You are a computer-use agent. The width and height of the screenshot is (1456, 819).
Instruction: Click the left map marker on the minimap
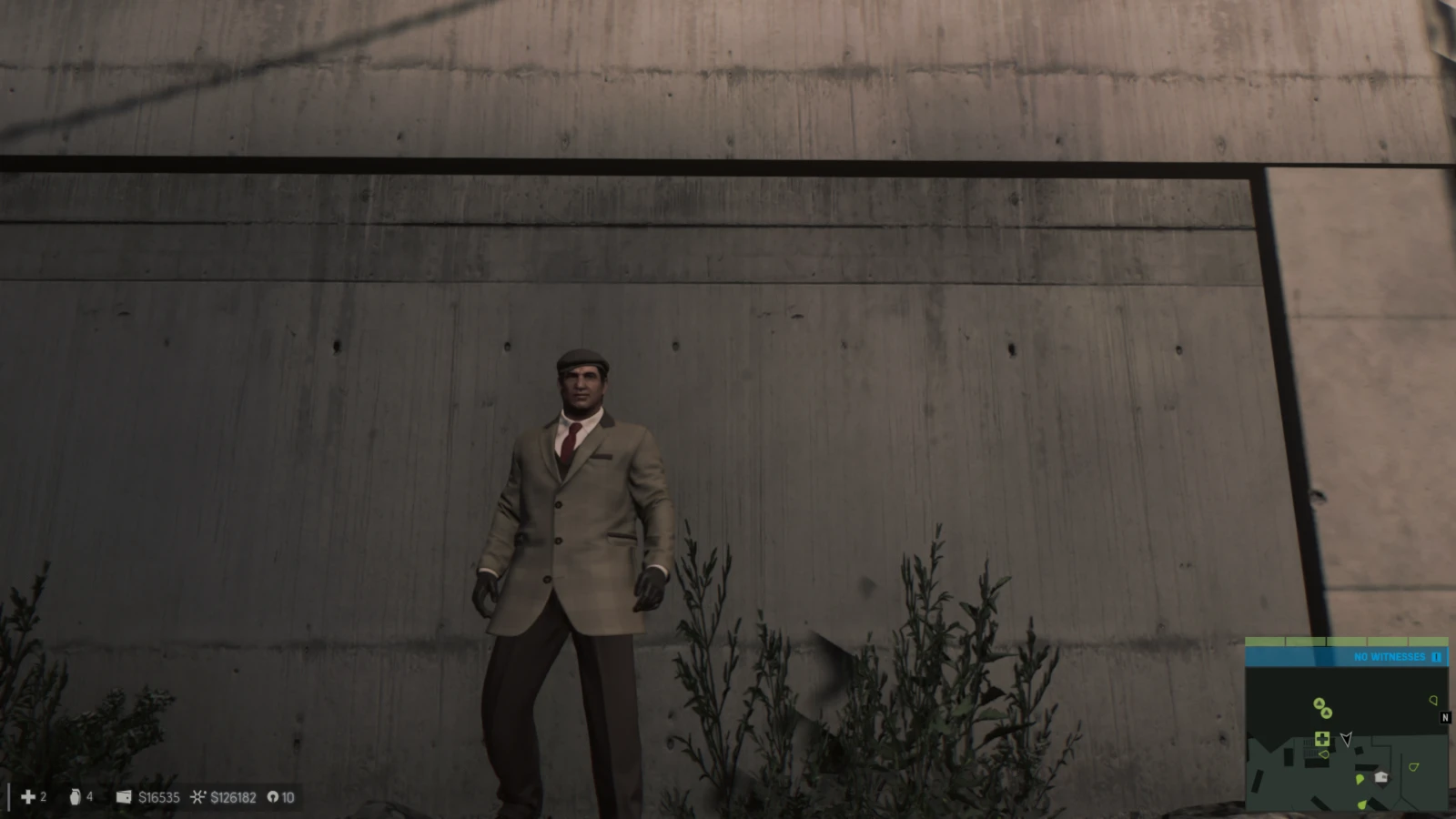click(1324, 754)
